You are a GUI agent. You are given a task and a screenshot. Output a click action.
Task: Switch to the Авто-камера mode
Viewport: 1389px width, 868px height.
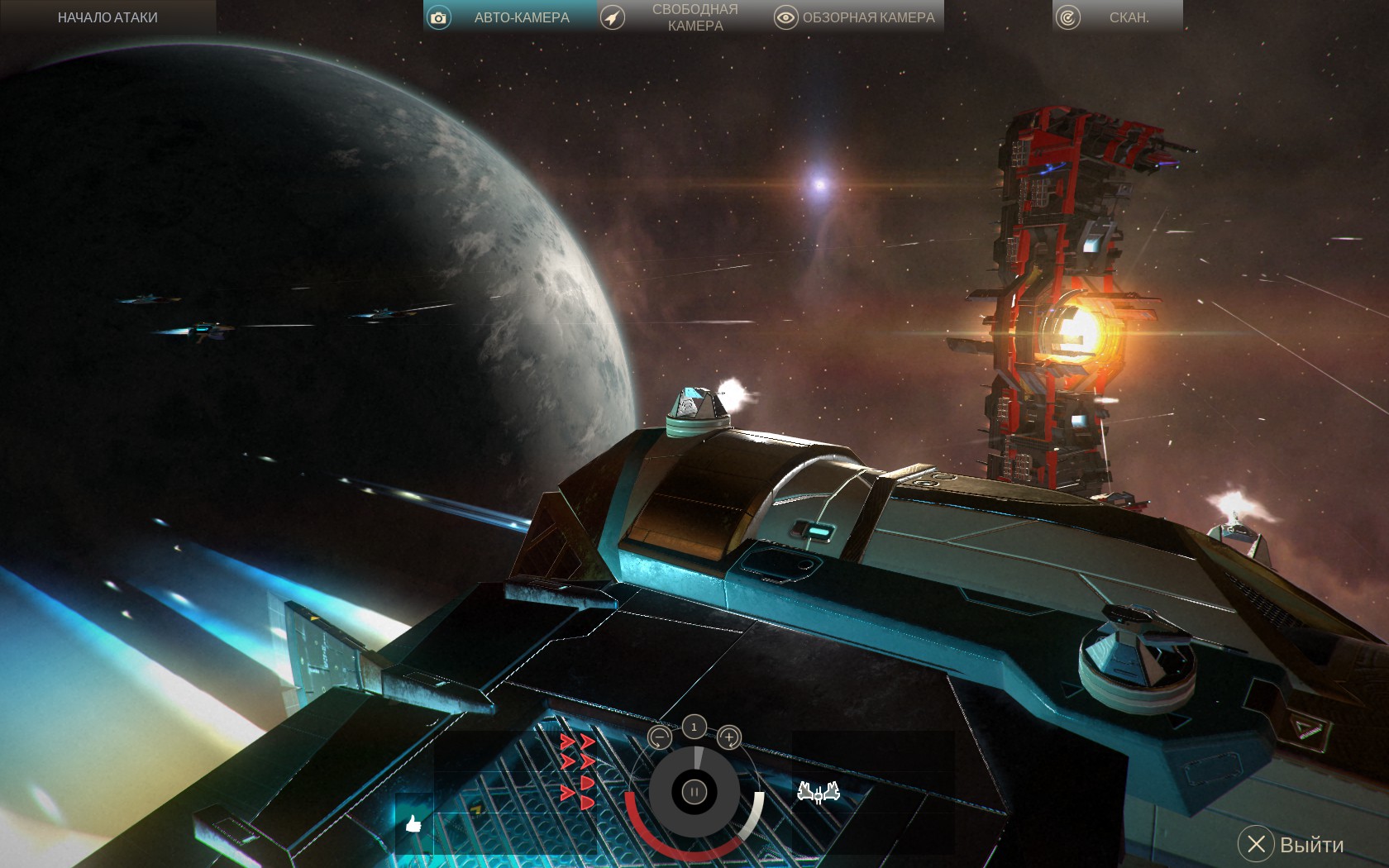coord(508,17)
